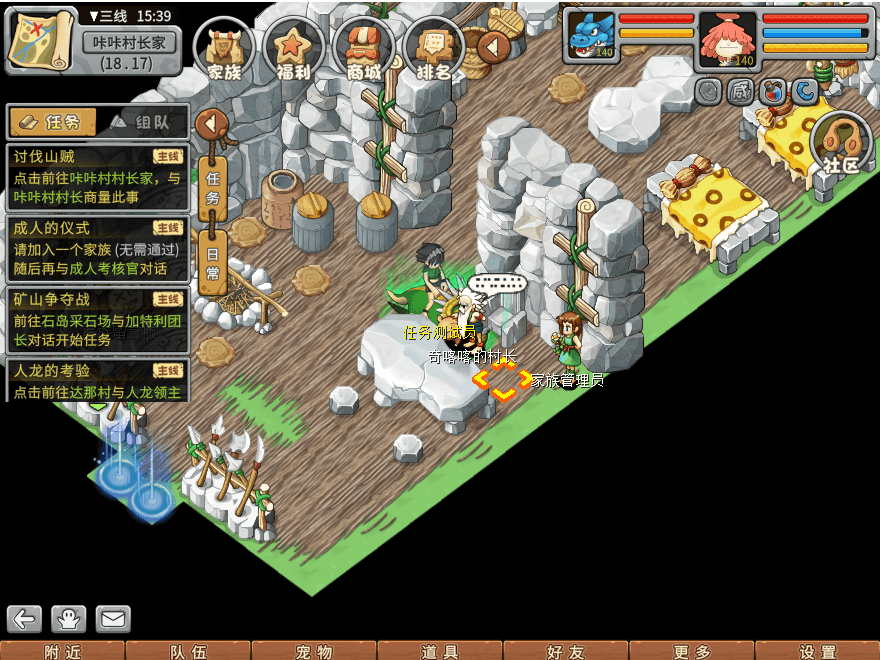Select the 讨伐山贼 quest entry
This screenshot has width=880, height=660.
click(97, 176)
